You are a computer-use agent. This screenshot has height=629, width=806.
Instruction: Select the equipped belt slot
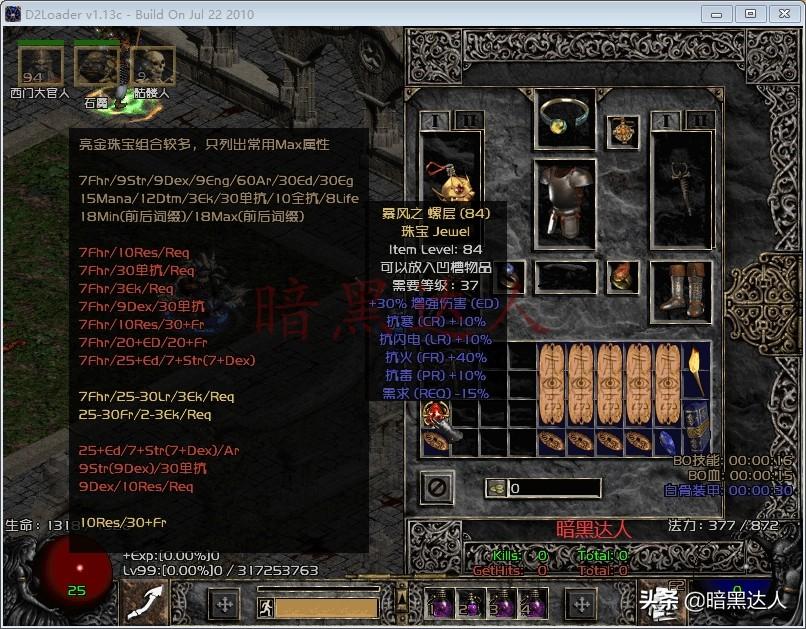coord(565,277)
